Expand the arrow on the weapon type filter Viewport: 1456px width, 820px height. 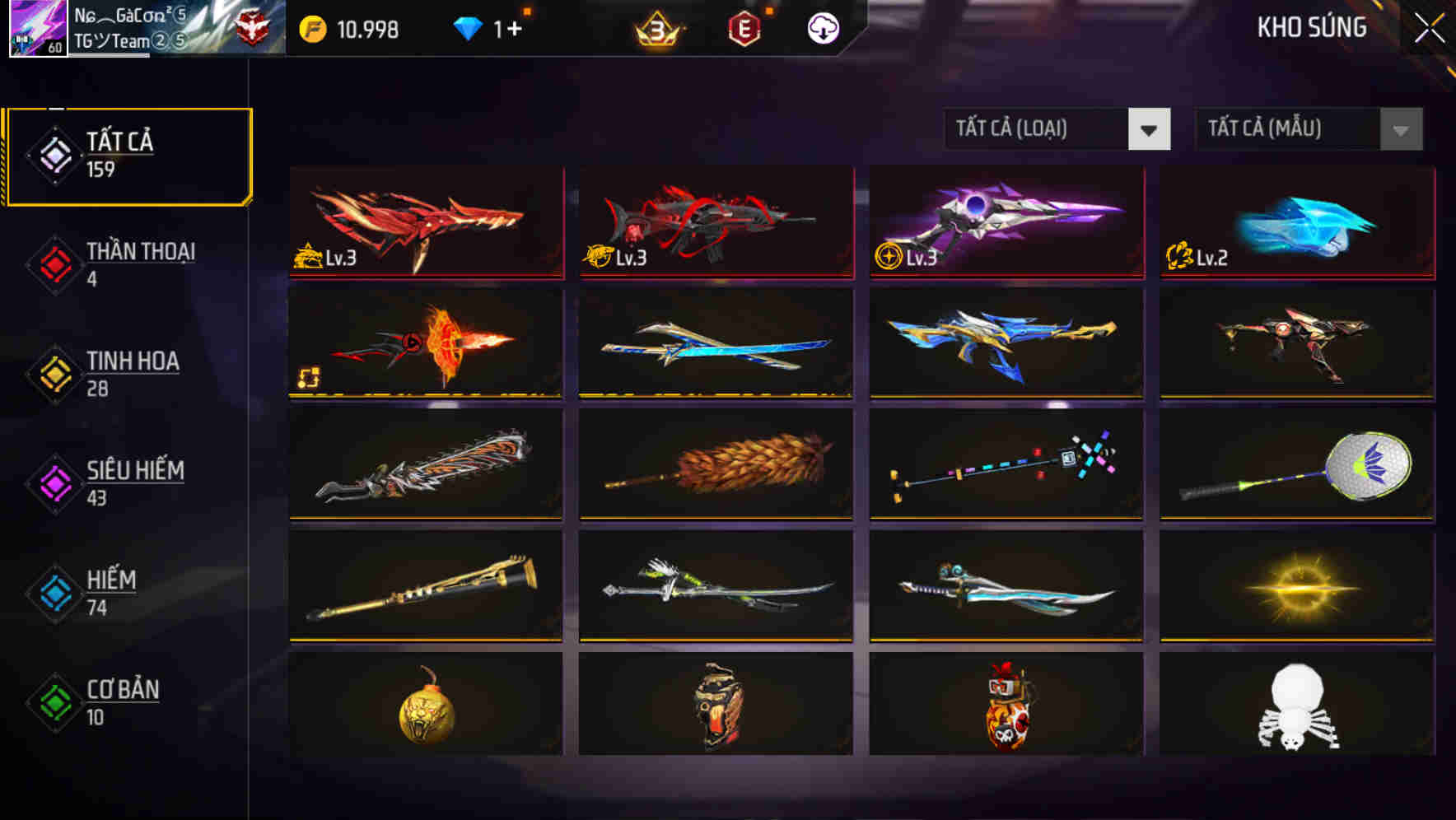tap(1150, 129)
